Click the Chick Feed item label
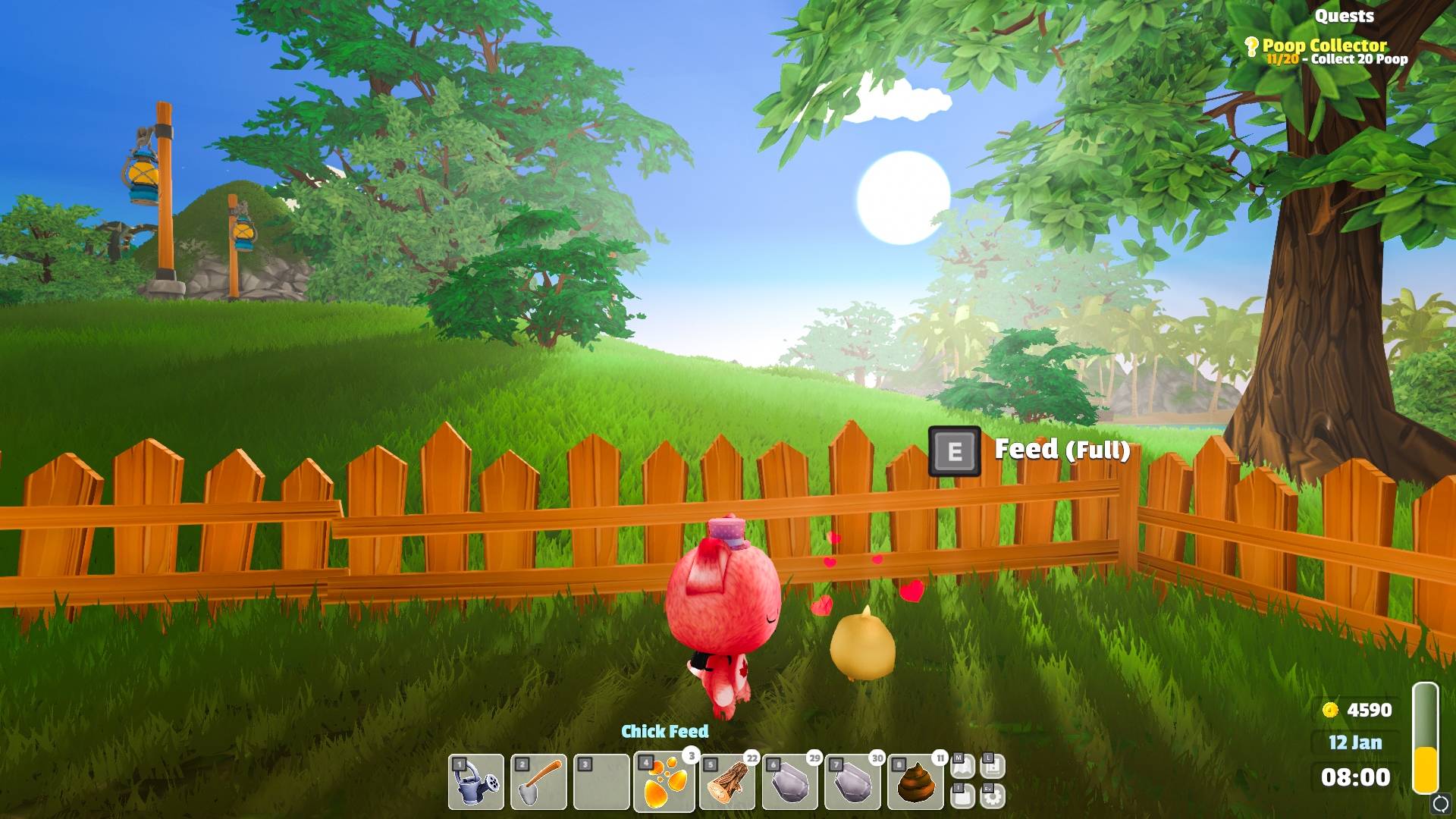This screenshot has height=819, width=1456. pyautogui.click(x=666, y=732)
